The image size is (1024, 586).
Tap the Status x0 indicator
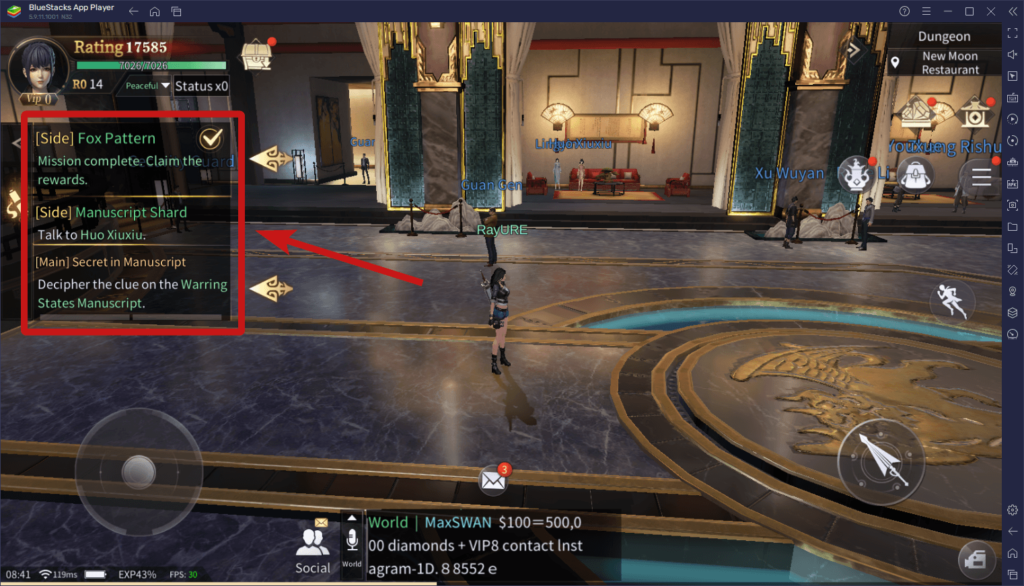pyautogui.click(x=201, y=86)
